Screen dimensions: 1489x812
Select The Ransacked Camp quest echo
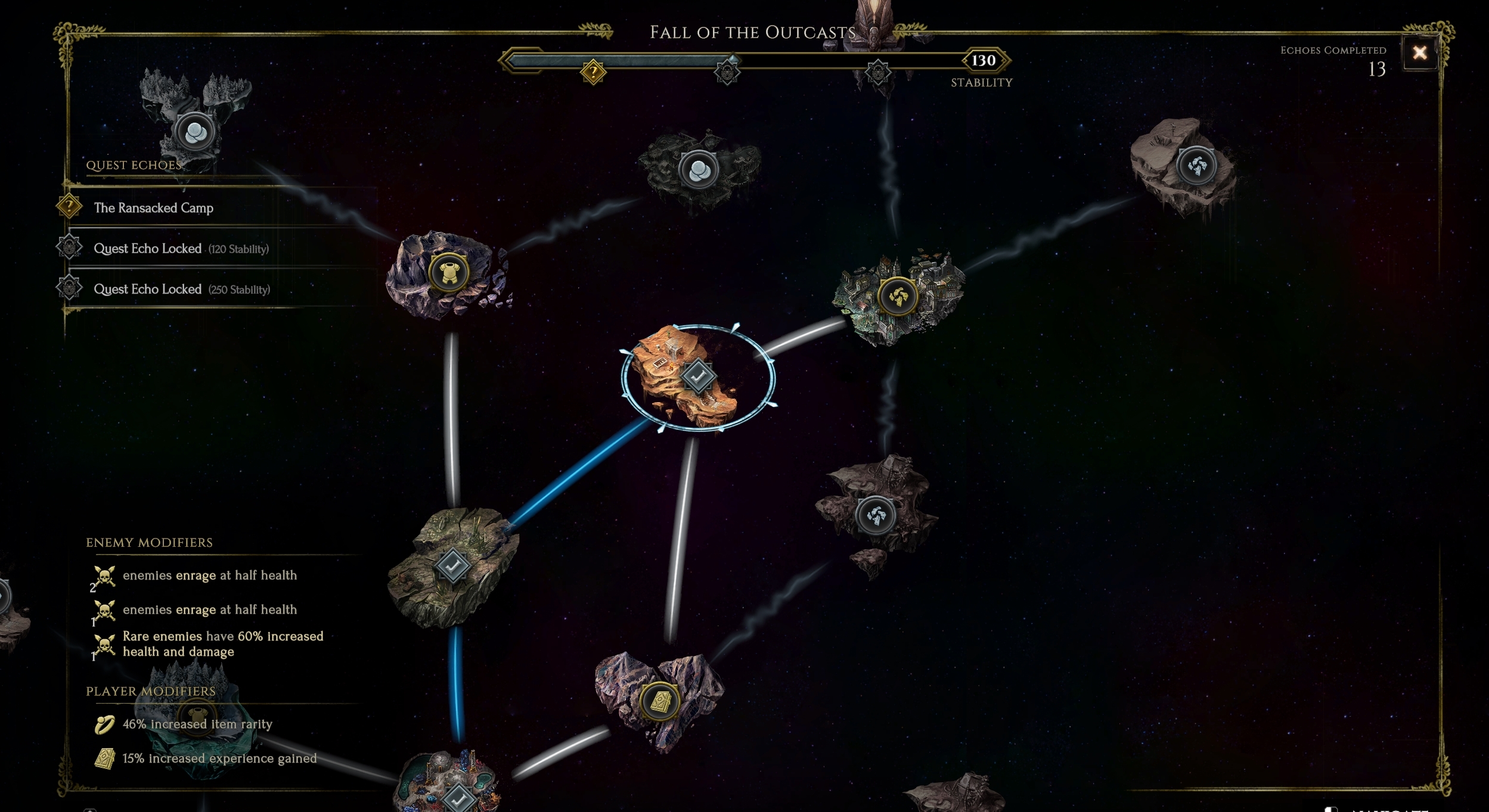[x=153, y=208]
